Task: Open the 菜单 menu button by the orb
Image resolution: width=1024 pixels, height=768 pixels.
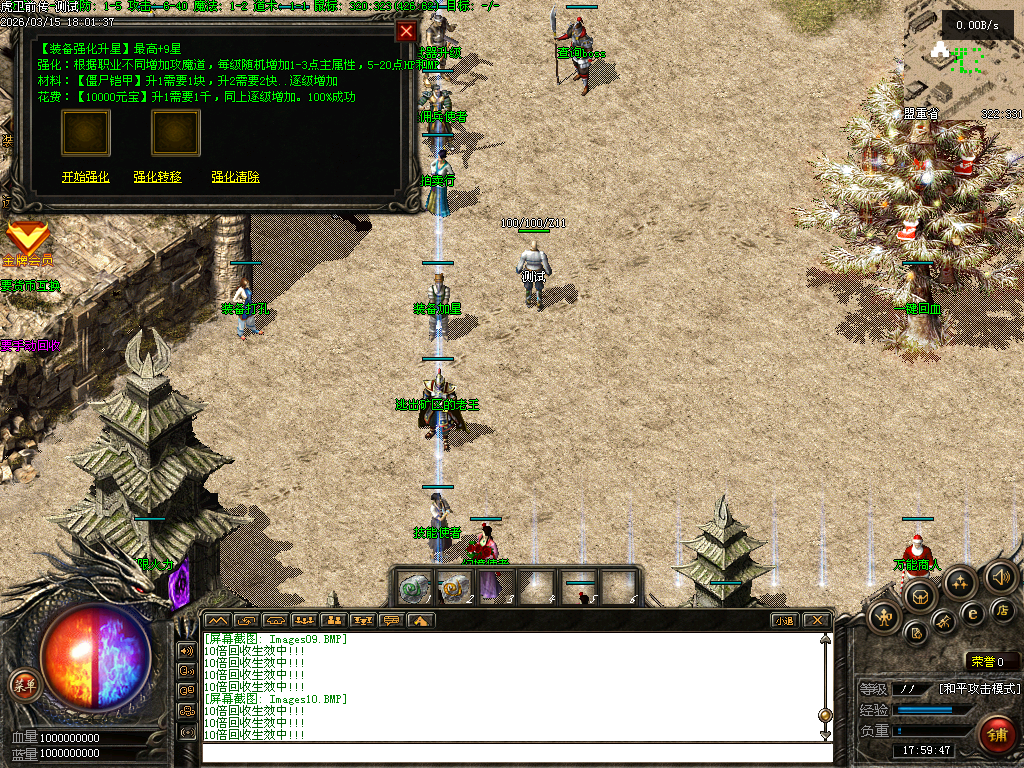Action: pyautogui.click(x=24, y=685)
